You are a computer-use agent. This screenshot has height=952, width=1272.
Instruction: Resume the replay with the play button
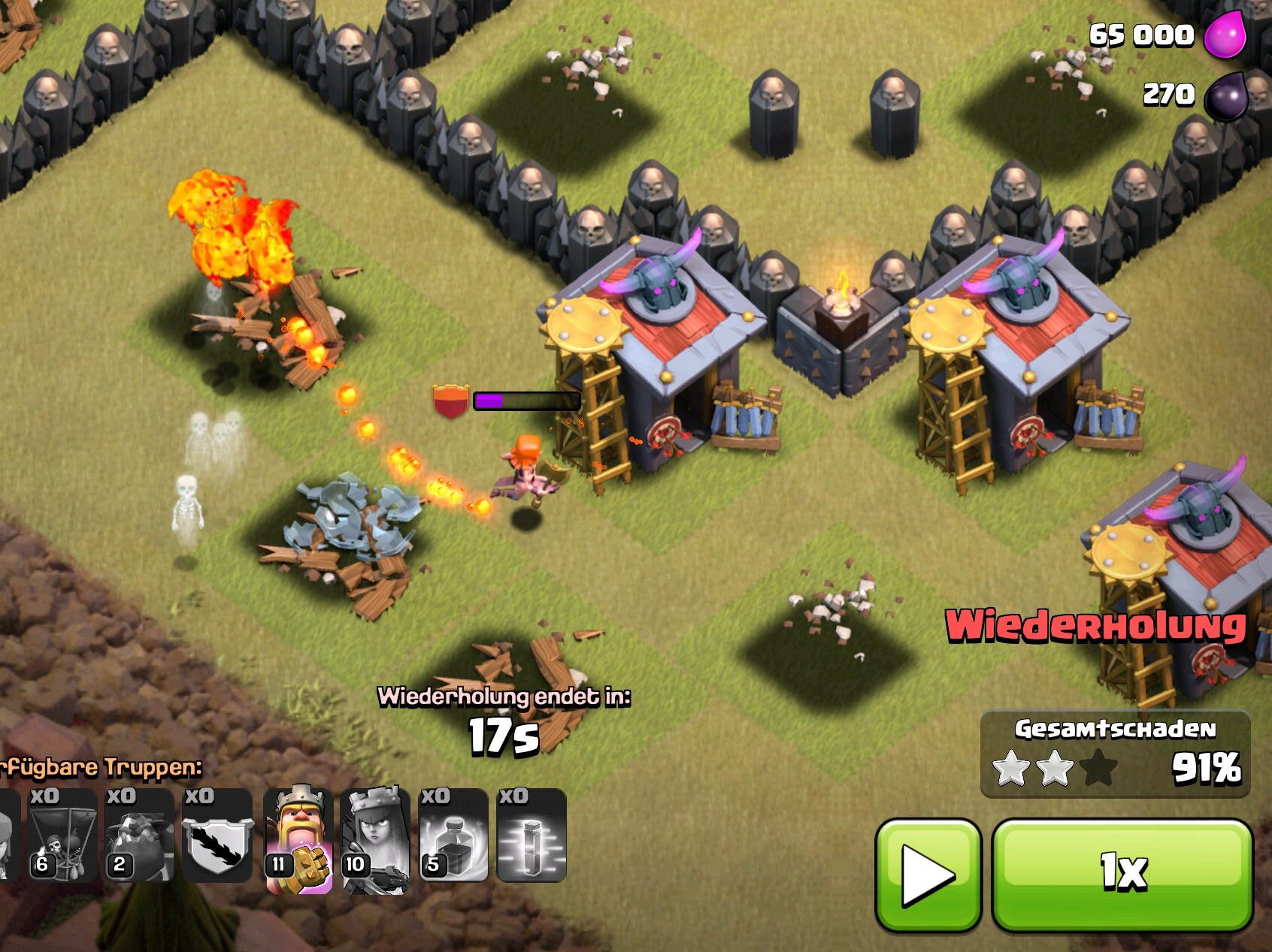coord(928,874)
